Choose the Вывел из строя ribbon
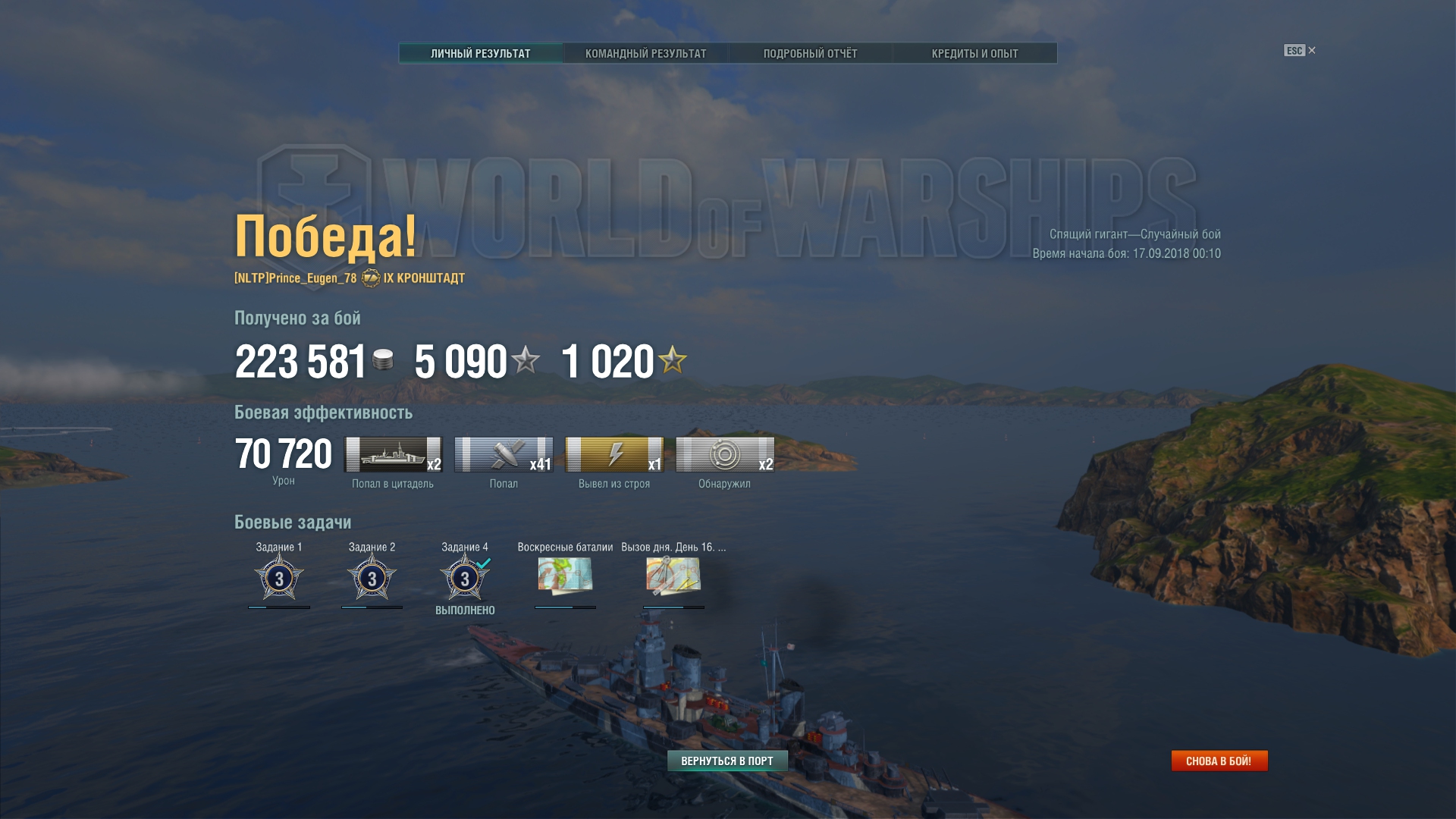The width and height of the screenshot is (1456, 819). point(614,454)
